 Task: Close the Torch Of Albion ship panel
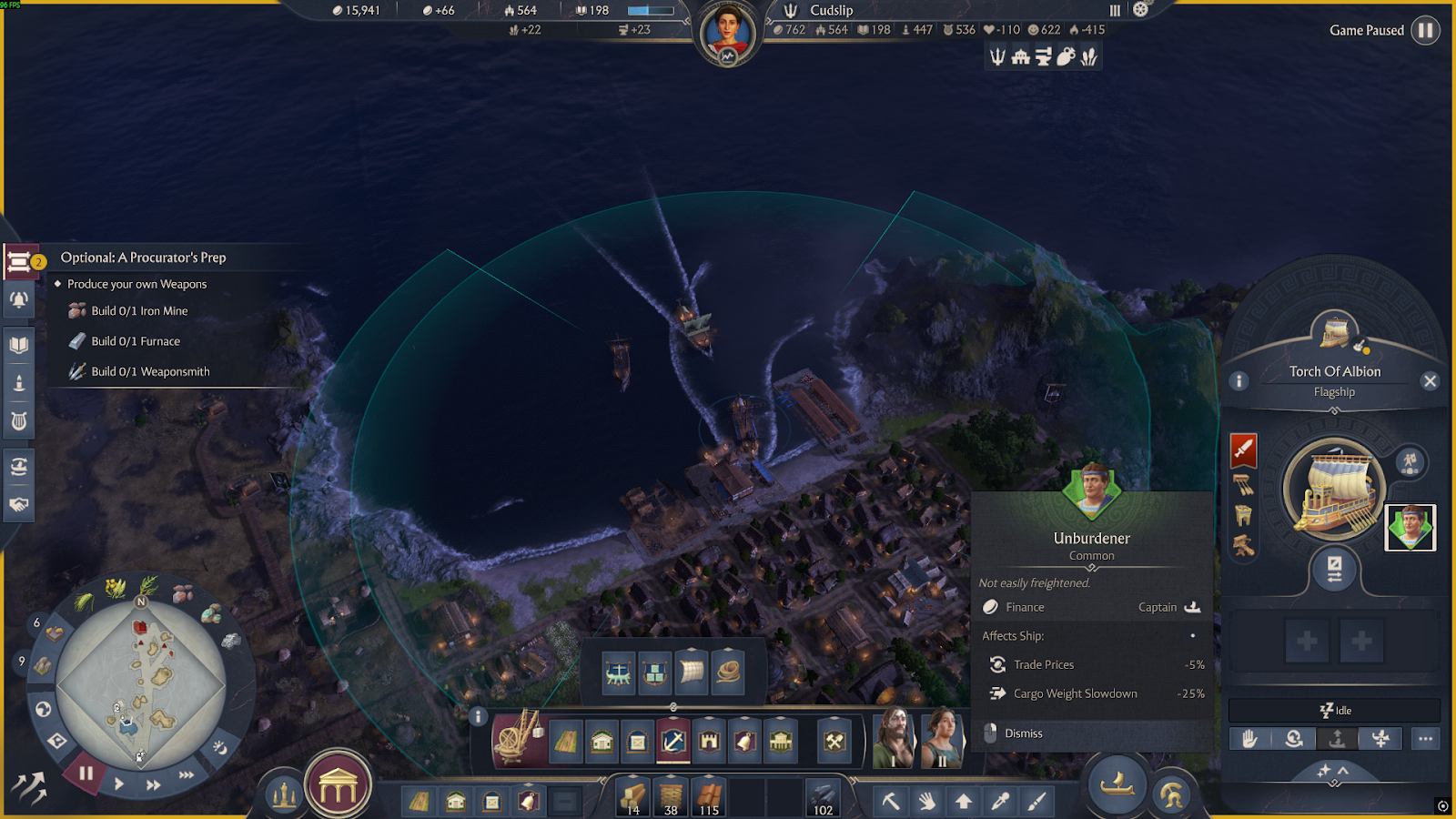point(1430,381)
